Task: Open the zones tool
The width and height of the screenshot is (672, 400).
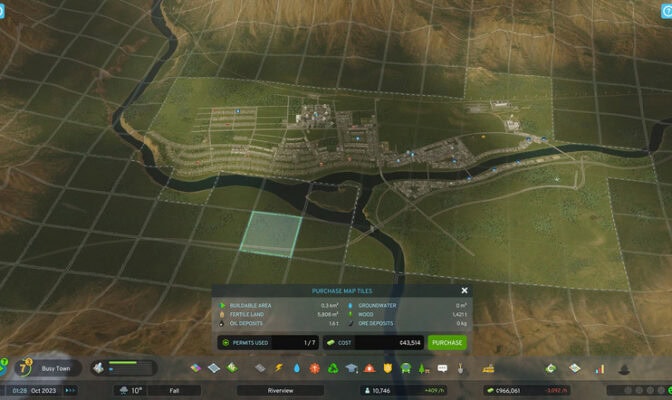Action: coord(196,368)
